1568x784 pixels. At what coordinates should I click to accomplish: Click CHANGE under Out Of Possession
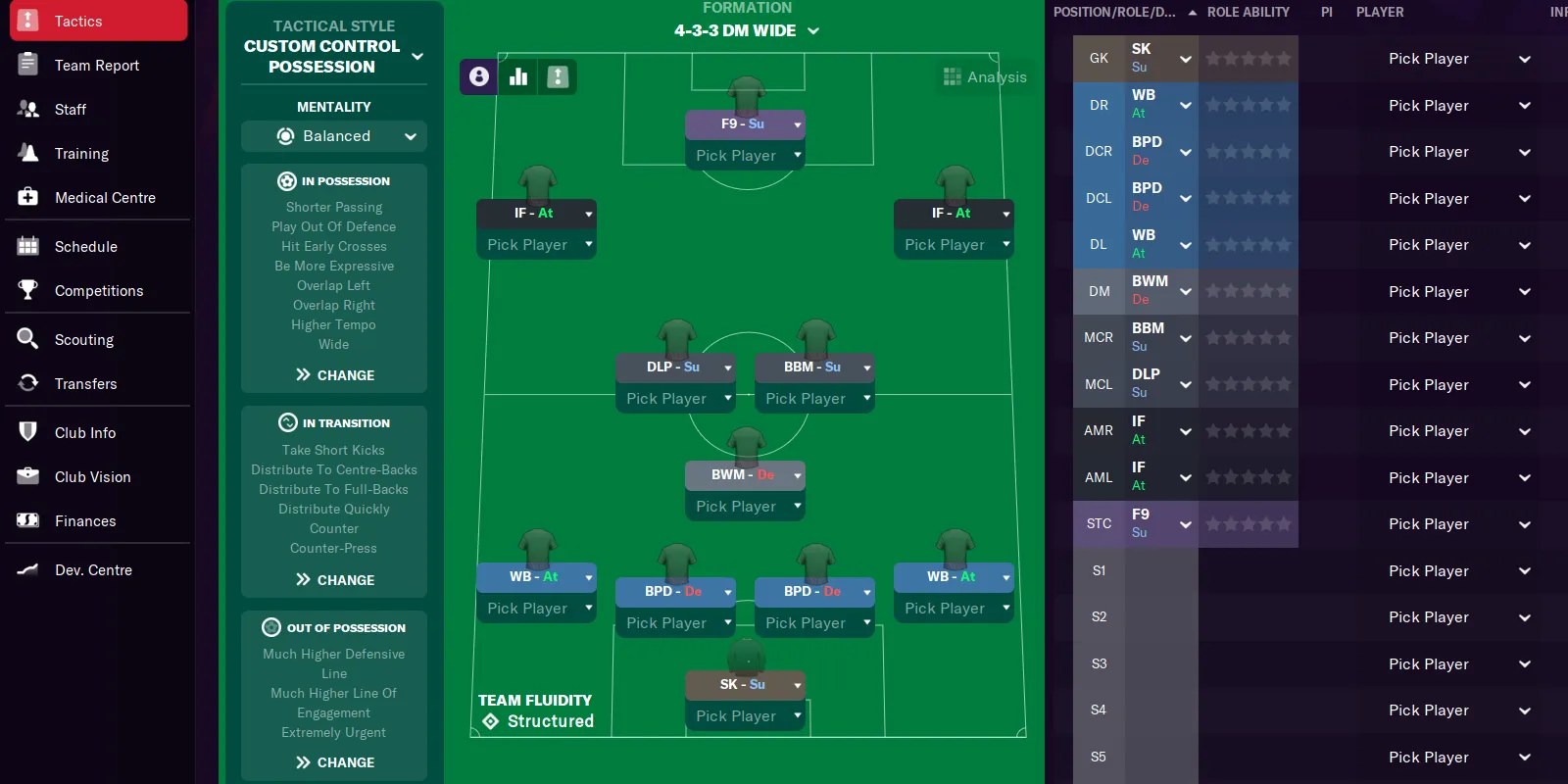333,762
